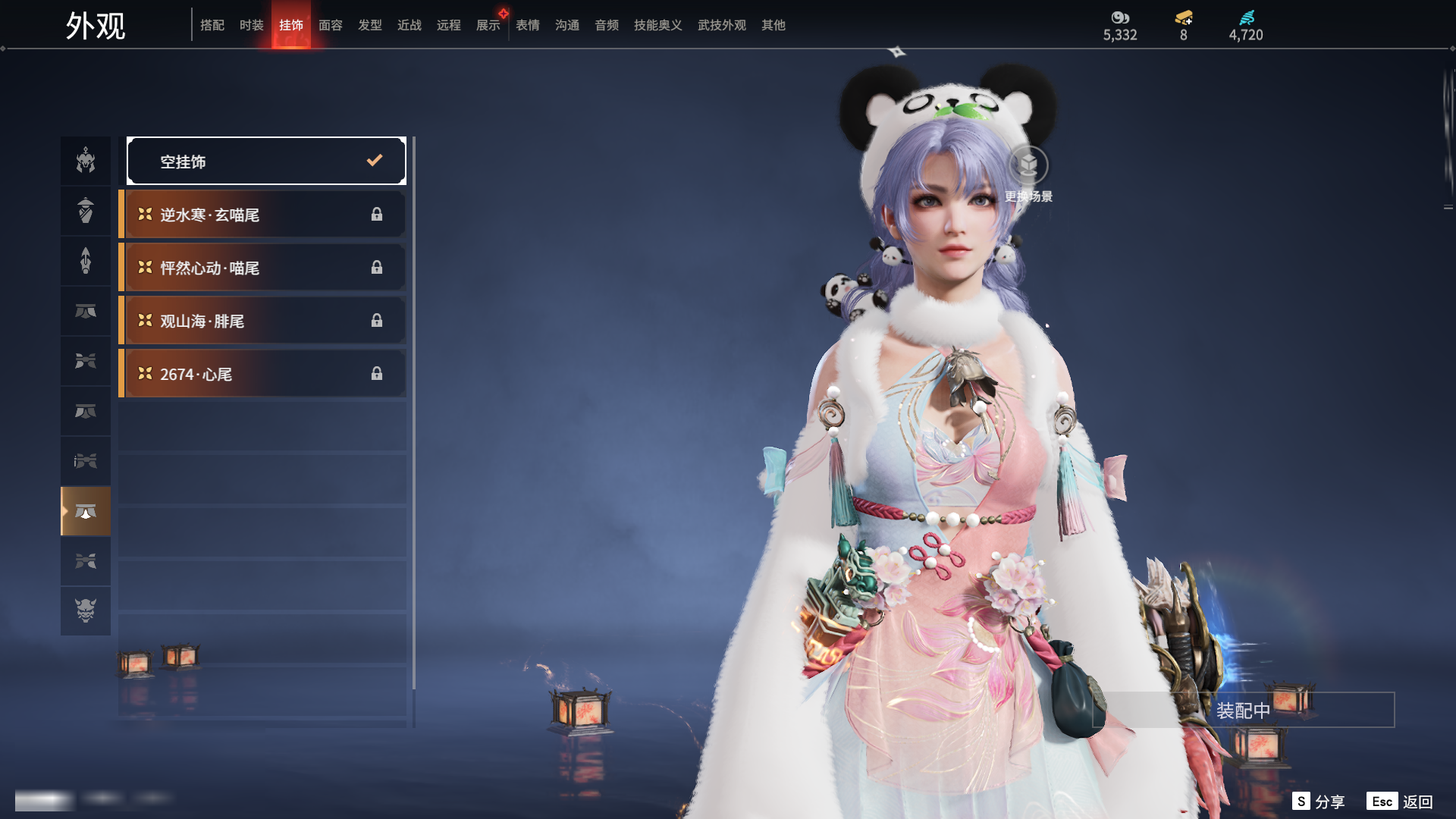Go to the 发型 tab
Image resolution: width=1456 pixels, height=819 pixels.
pos(370,25)
